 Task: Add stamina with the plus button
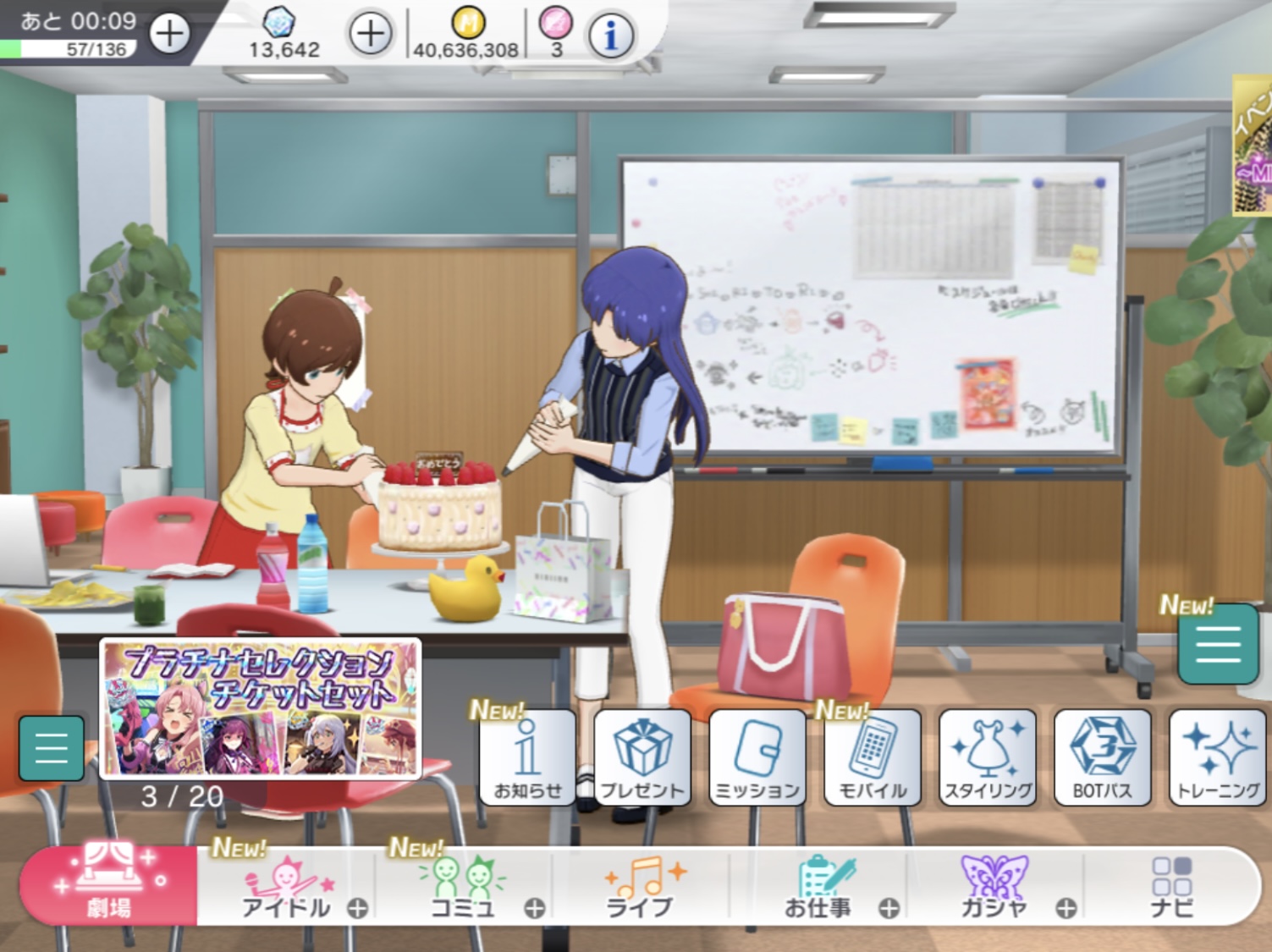(x=169, y=34)
